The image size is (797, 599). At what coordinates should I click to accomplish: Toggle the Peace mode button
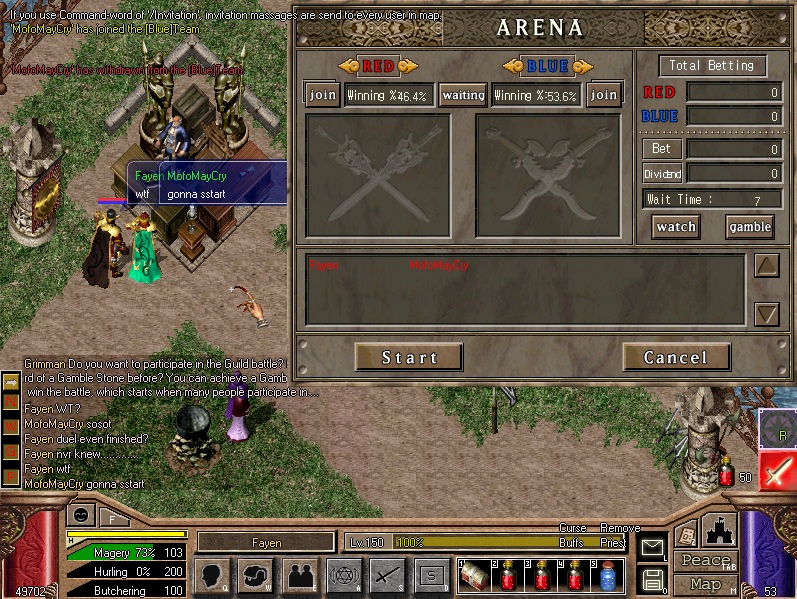point(707,561)
